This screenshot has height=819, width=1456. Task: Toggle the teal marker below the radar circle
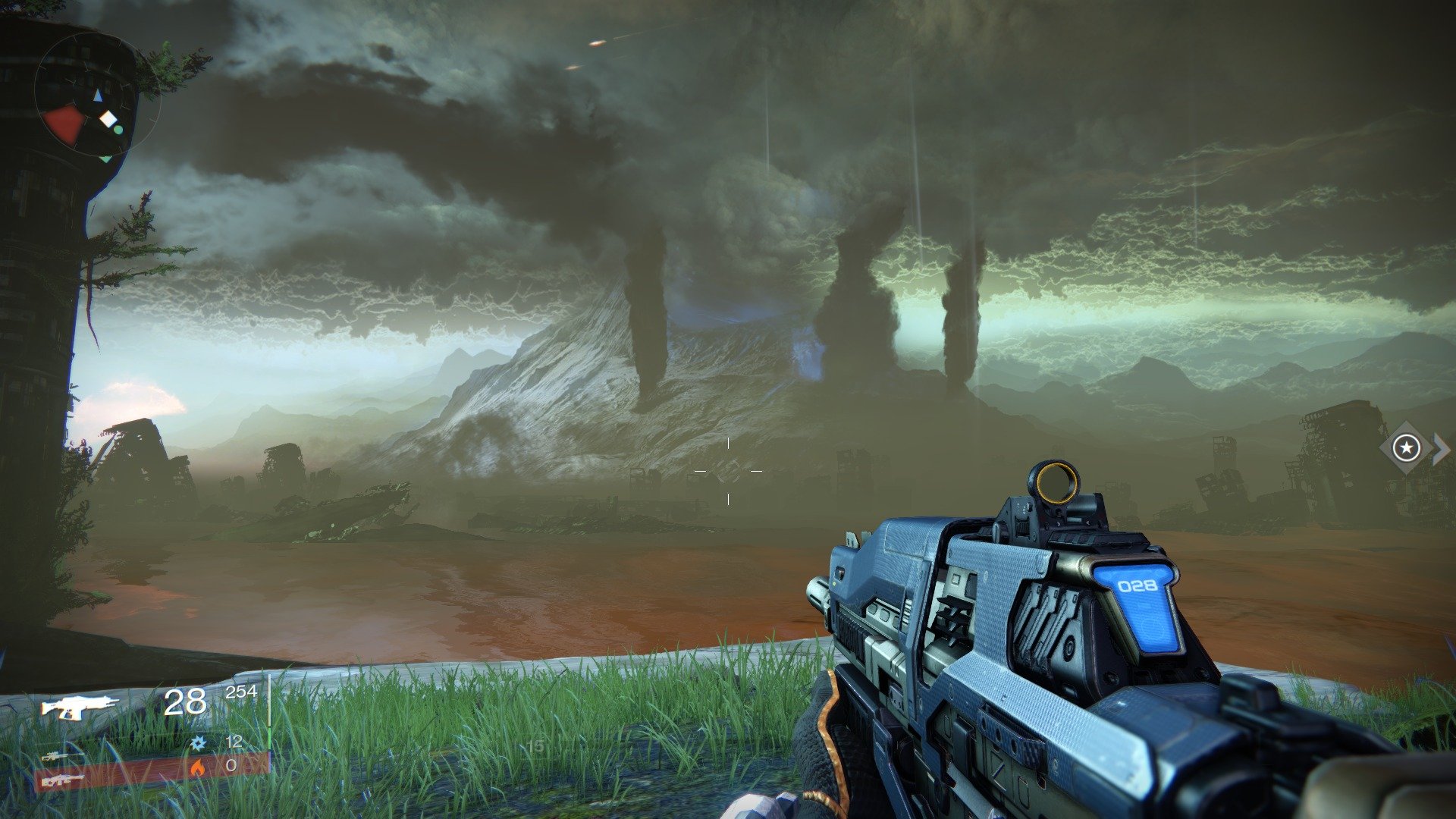[105, 158]
